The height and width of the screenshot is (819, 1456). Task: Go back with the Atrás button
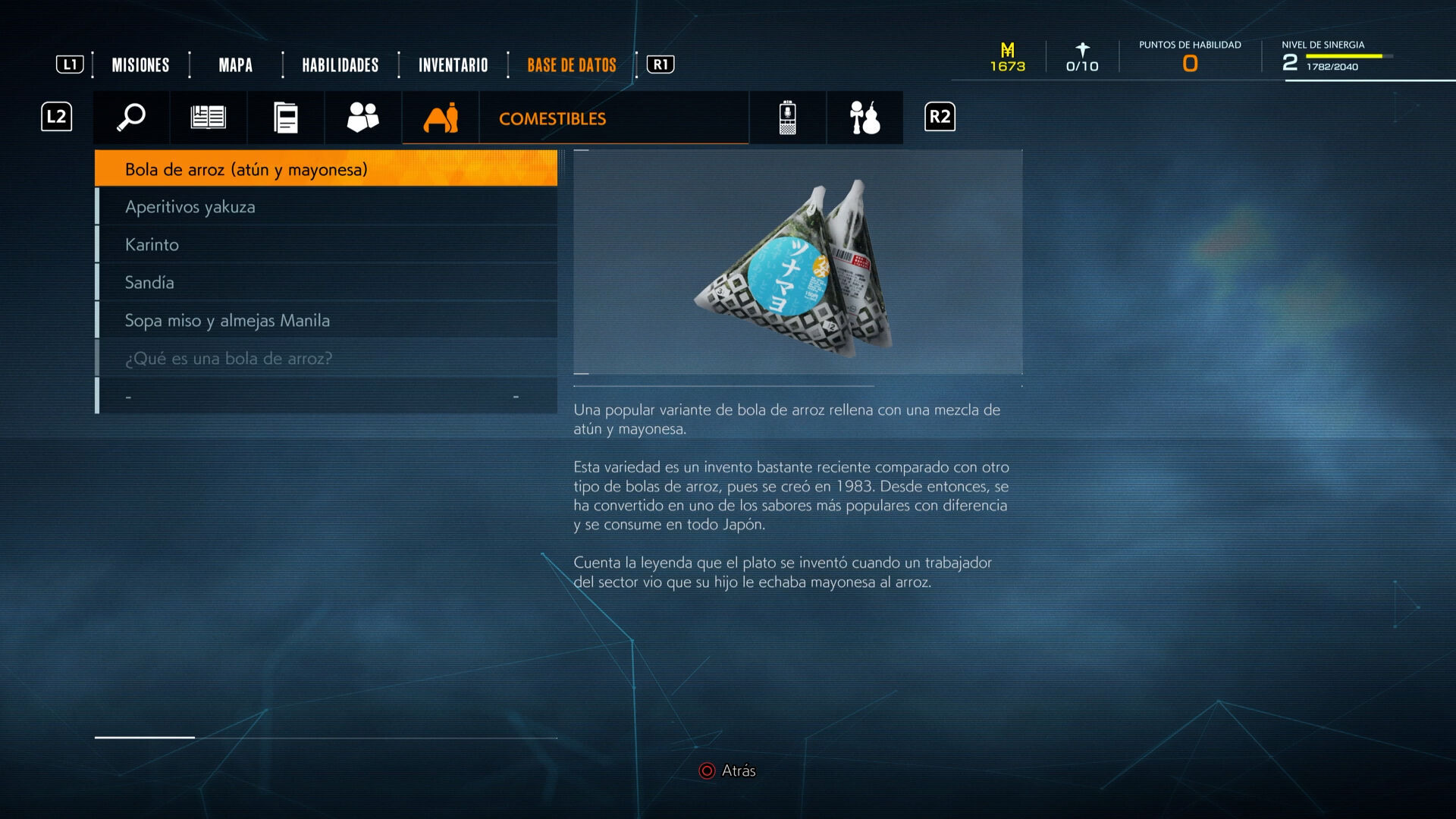(727, 770)
